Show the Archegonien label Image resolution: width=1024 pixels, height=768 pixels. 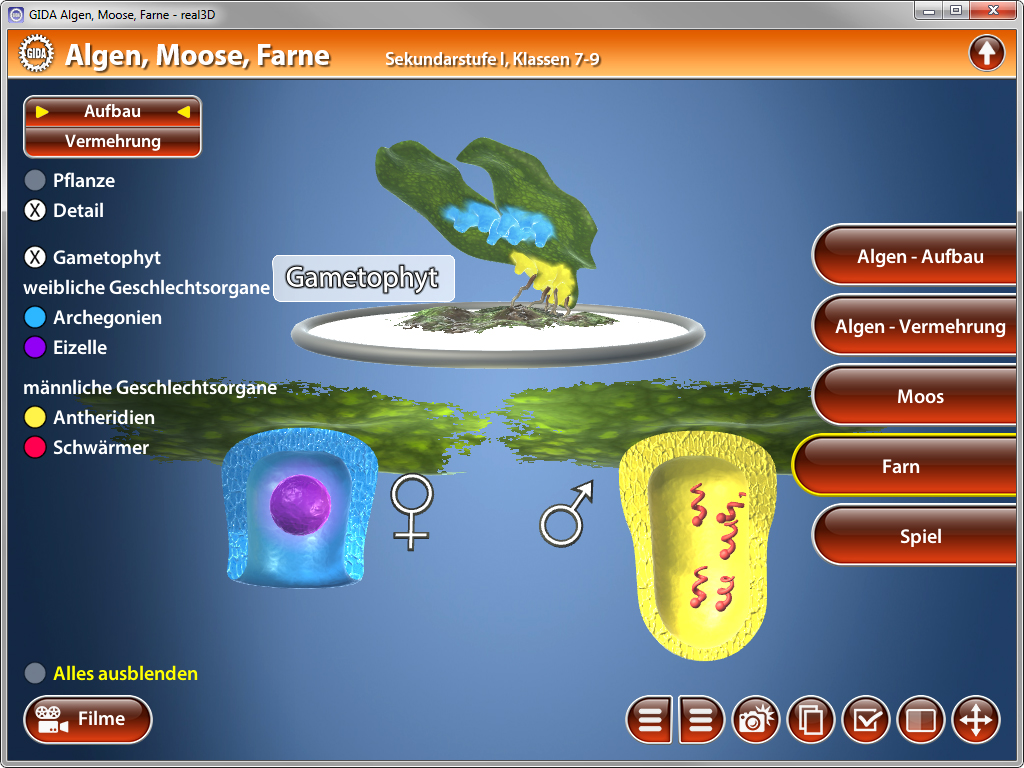[35, 318]
